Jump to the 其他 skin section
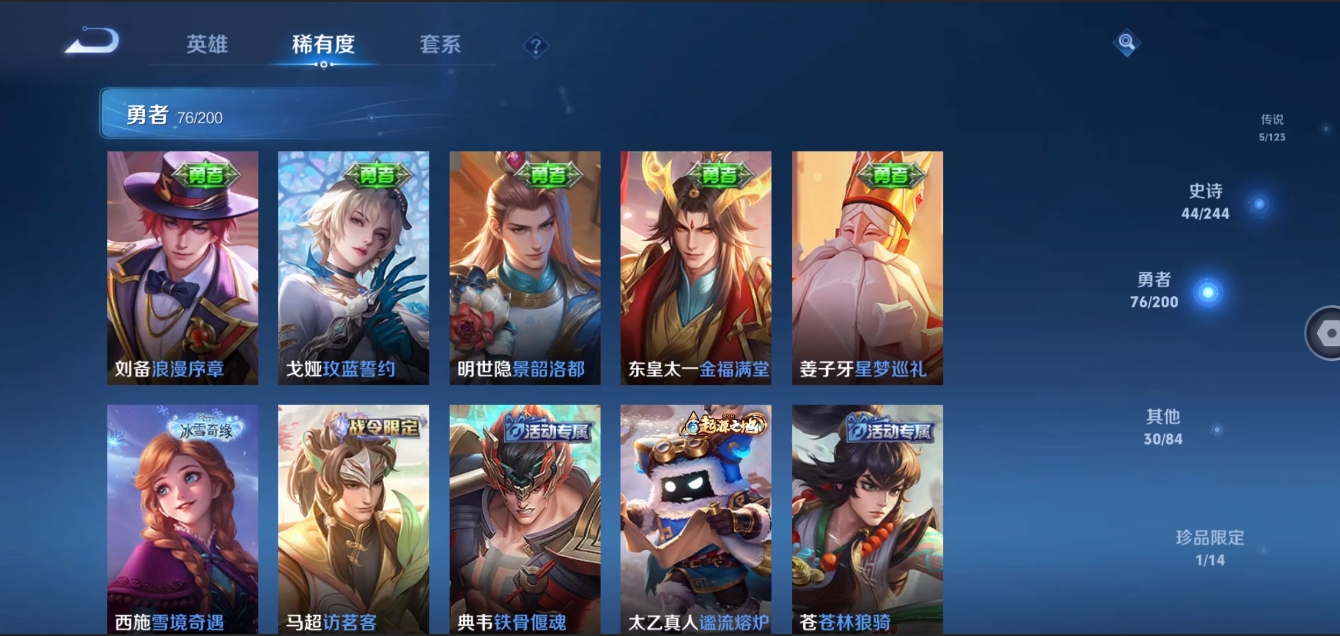Image resolution: width=1340 pixels, height=636 pixels. click(1164, 427)
